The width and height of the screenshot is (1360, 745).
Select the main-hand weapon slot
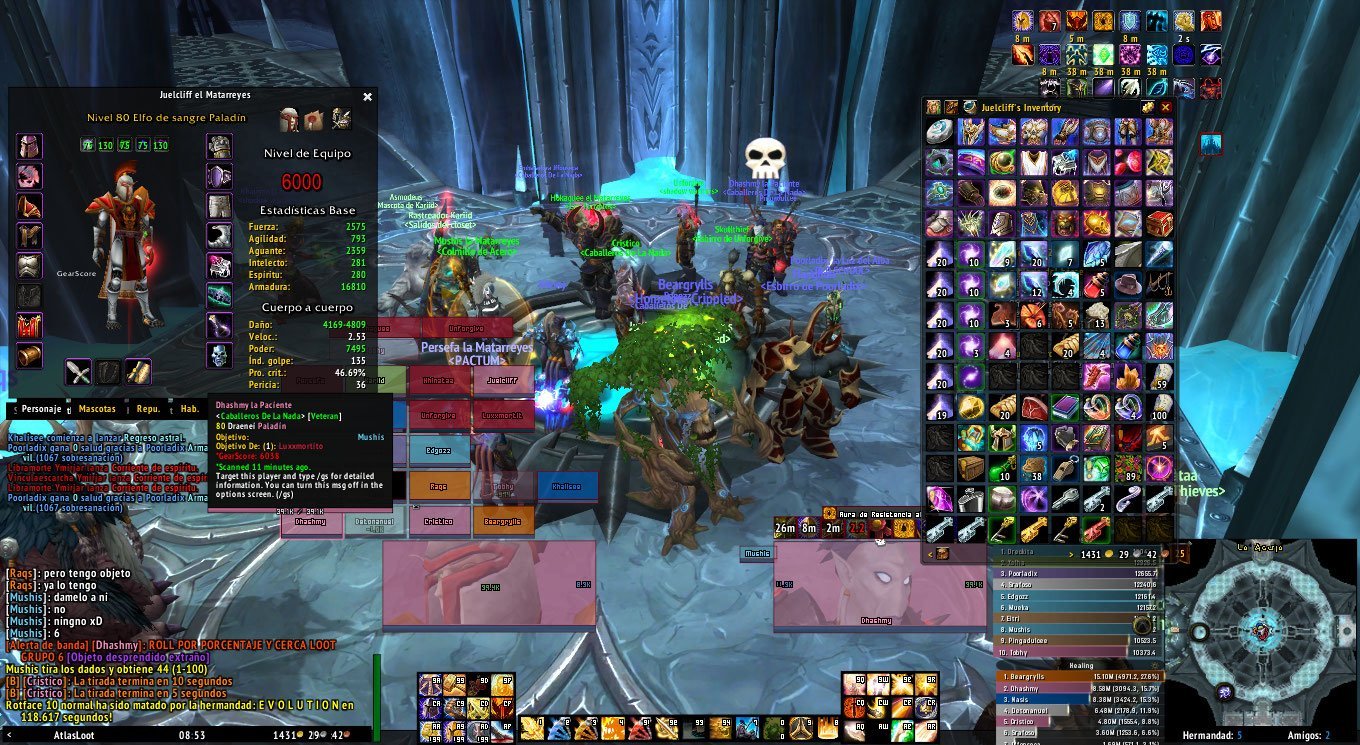click(79, 372)
